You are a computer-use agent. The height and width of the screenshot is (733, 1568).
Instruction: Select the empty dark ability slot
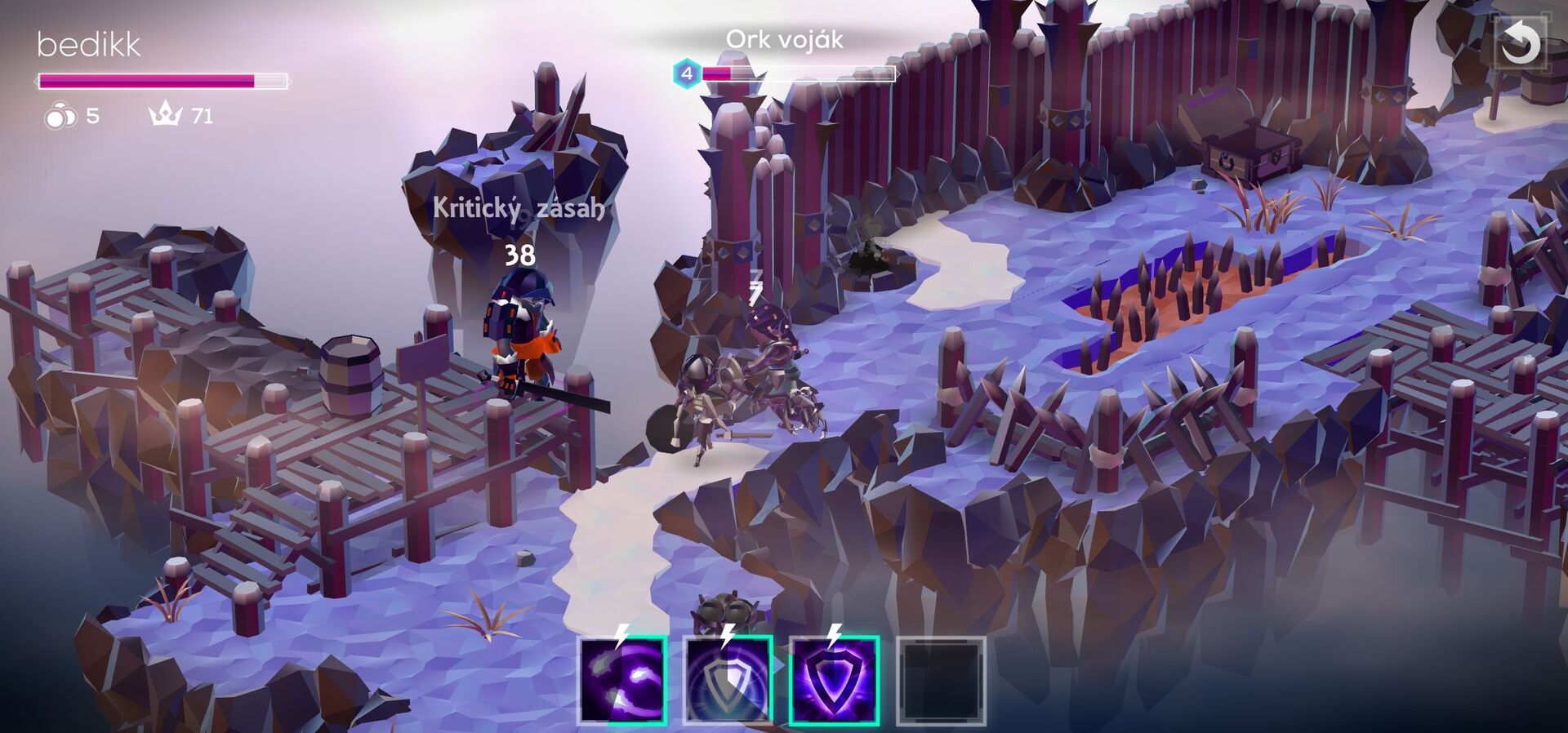941,681
